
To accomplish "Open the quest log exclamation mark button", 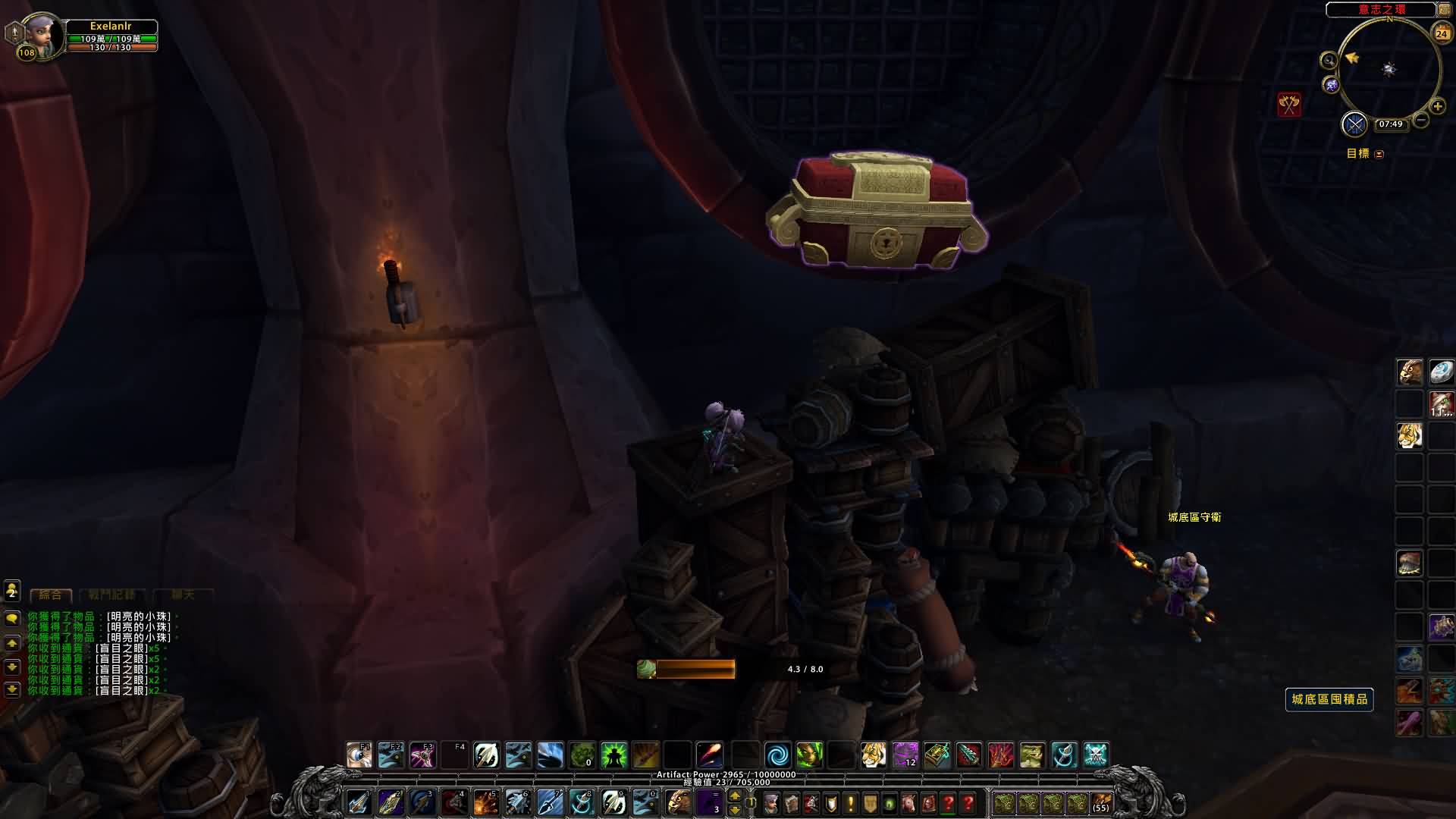I will pos(850,802).
